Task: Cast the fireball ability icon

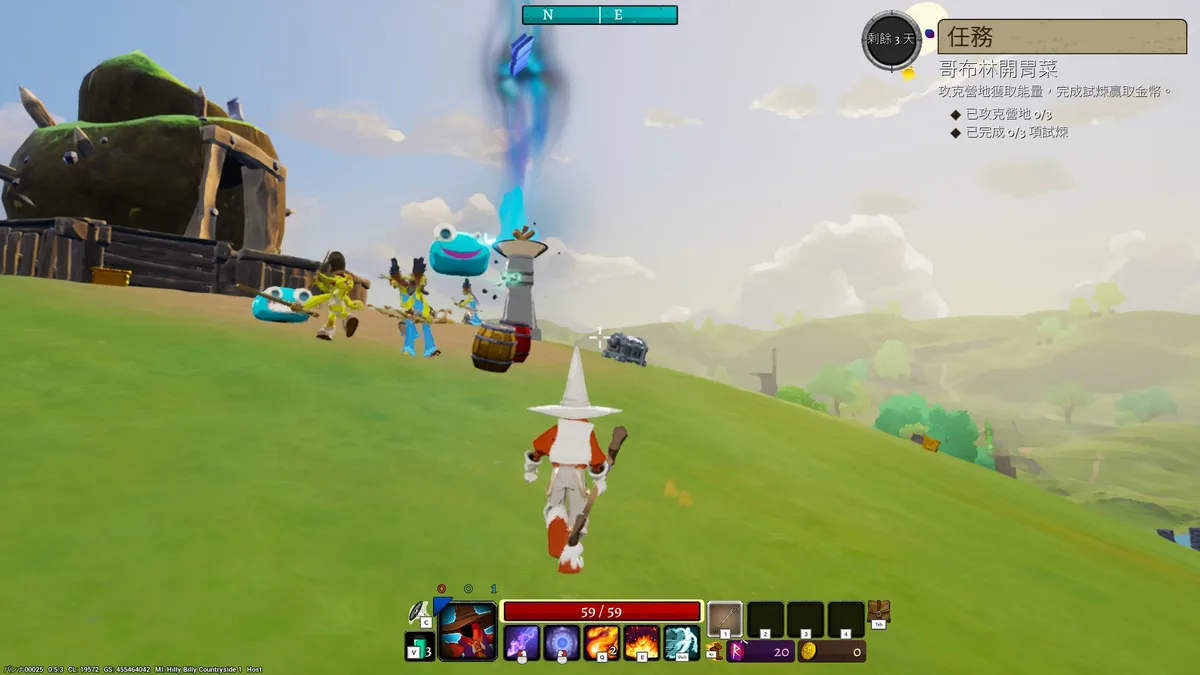Action: point(602,642)
